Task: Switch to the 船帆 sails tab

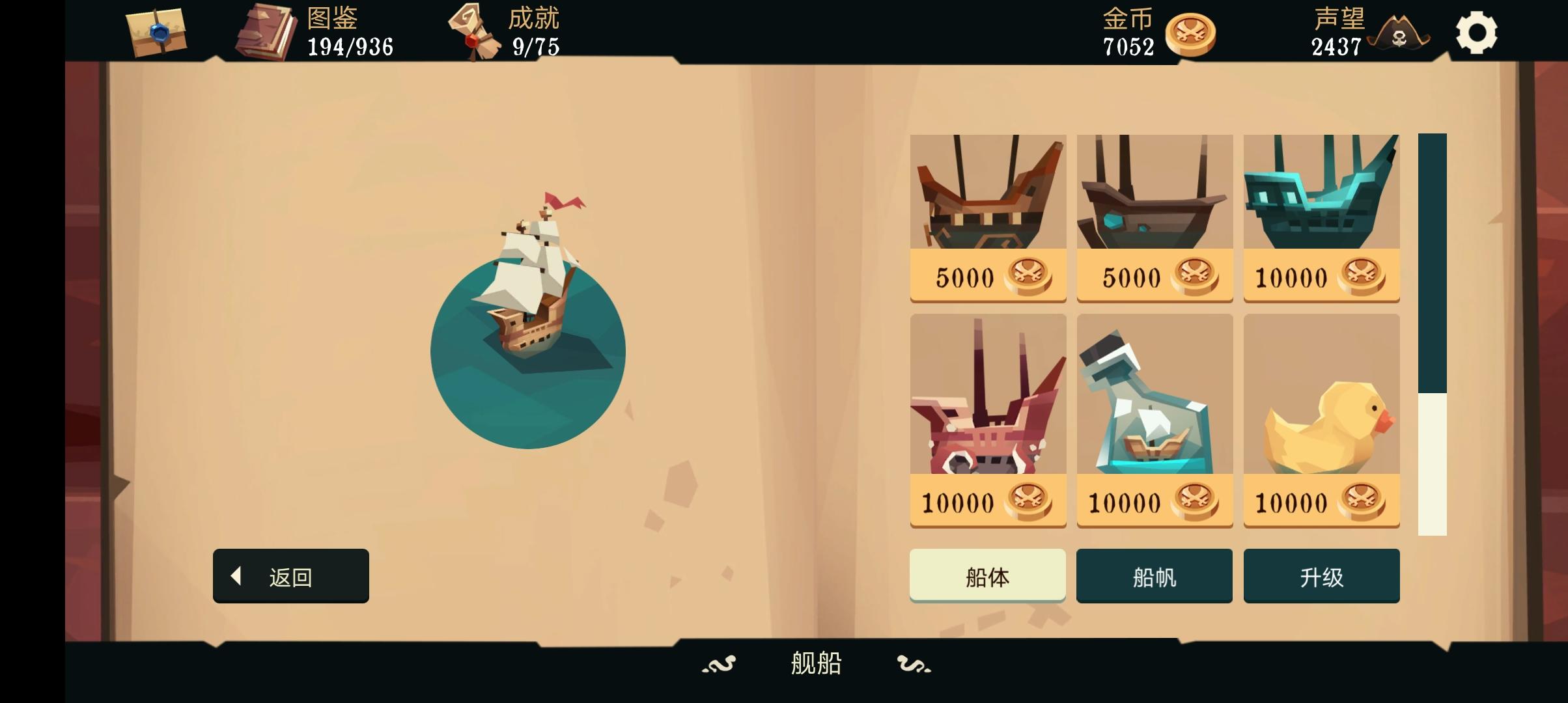Action: 1155,575
